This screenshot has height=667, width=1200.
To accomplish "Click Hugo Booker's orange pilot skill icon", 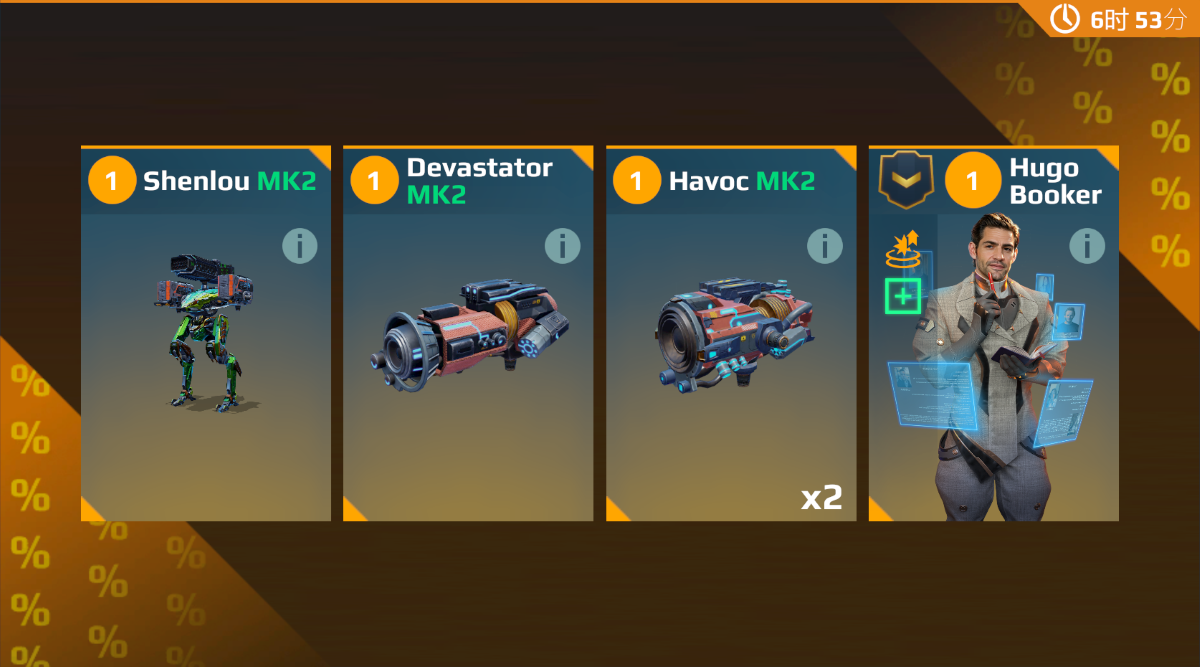I will (903, 250).
